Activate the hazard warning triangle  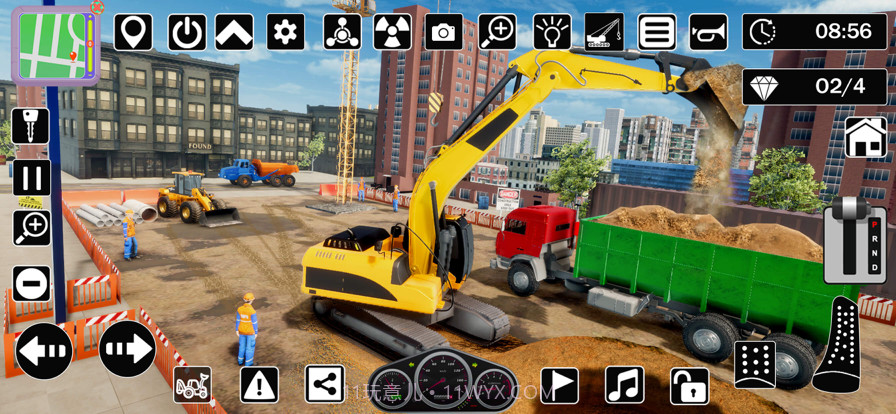click(259, 385)
